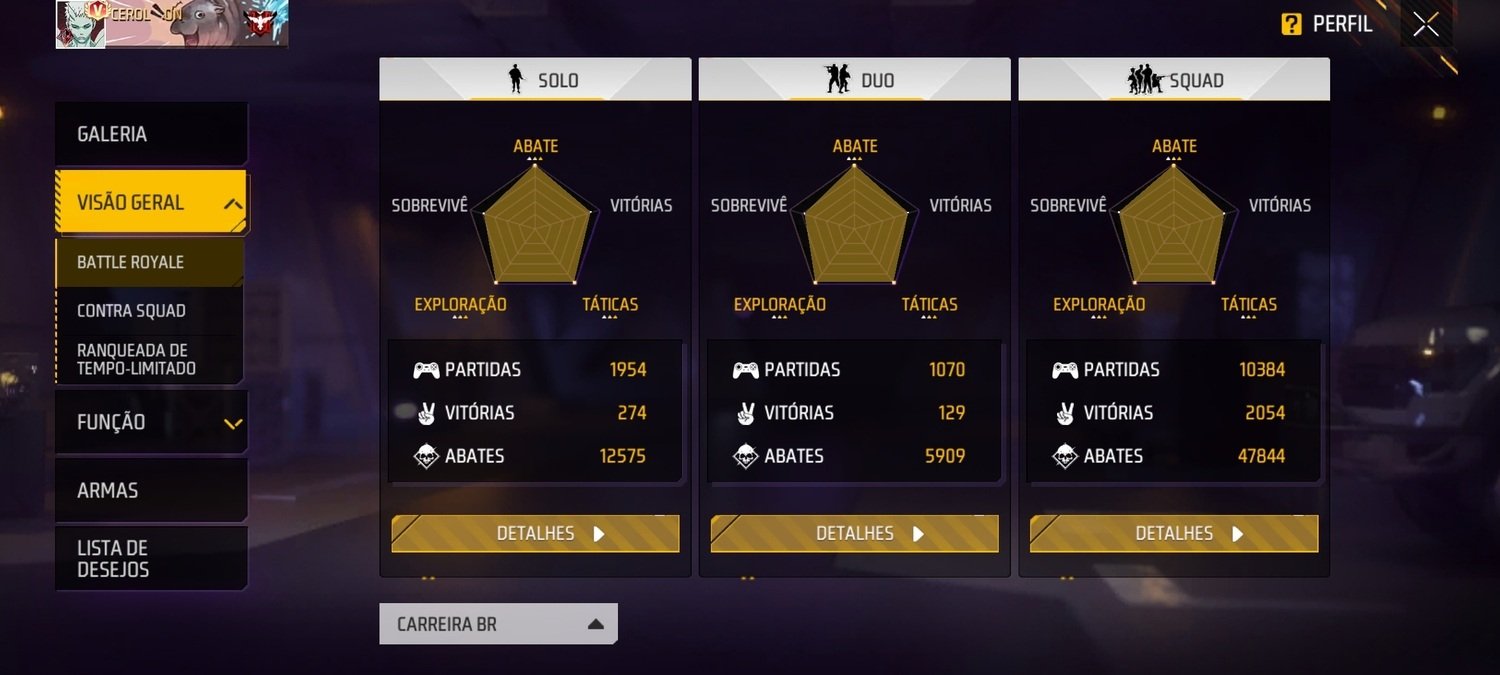Go to Lista de Desejos
The width and height of the screenshot is (1500, 675).
tap(150, 559)
